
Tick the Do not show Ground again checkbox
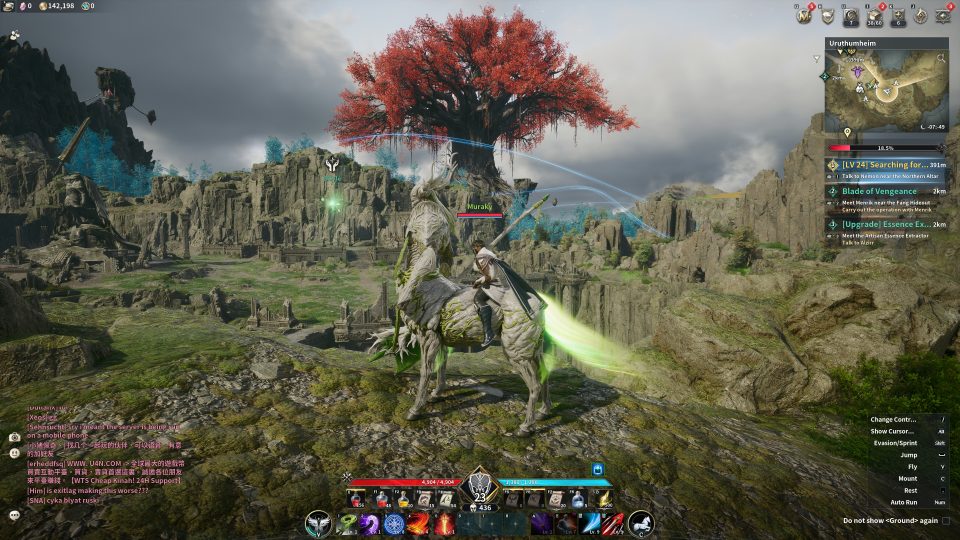pos(946,521)
